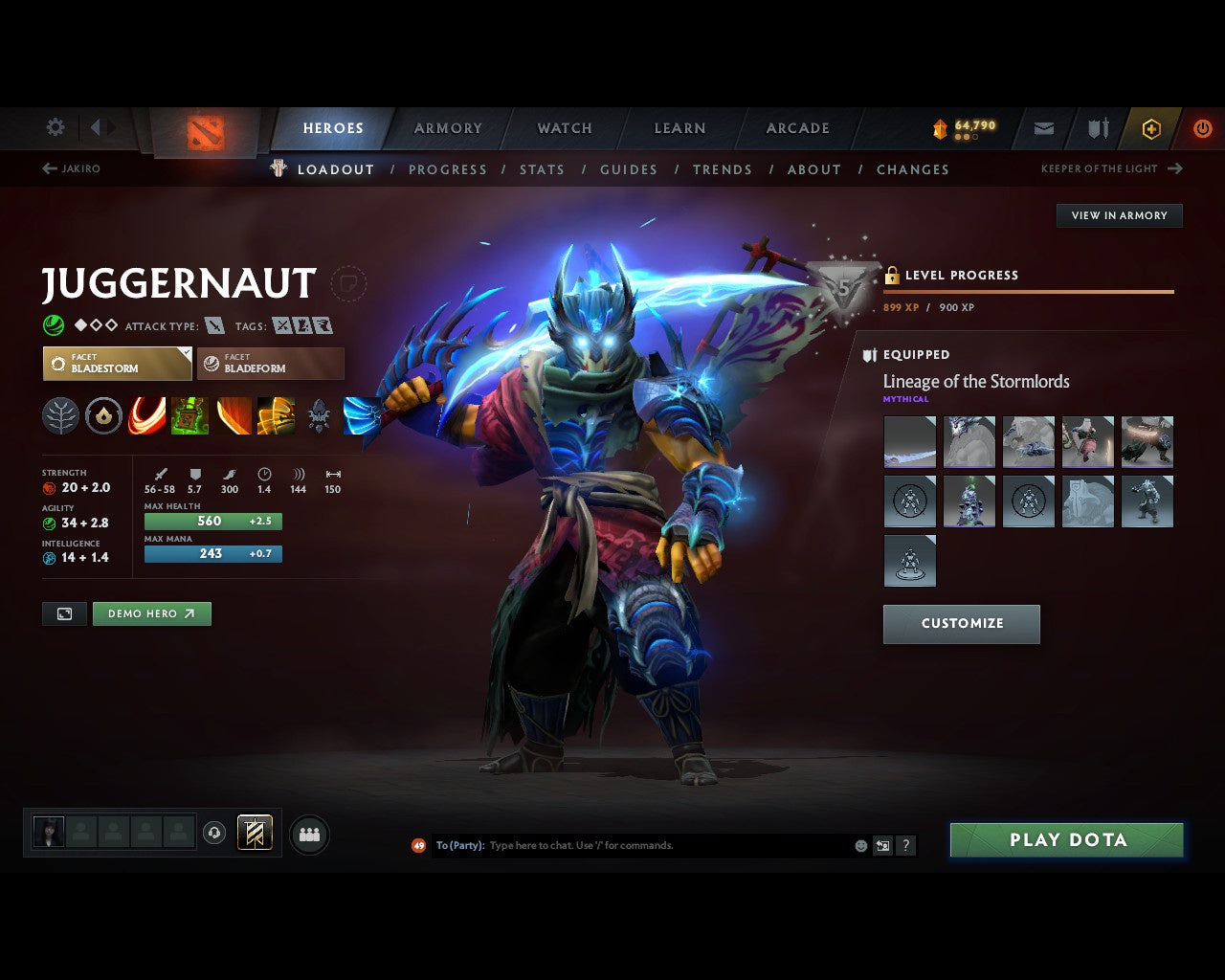Open the Customize loadout button

[961, 624]
